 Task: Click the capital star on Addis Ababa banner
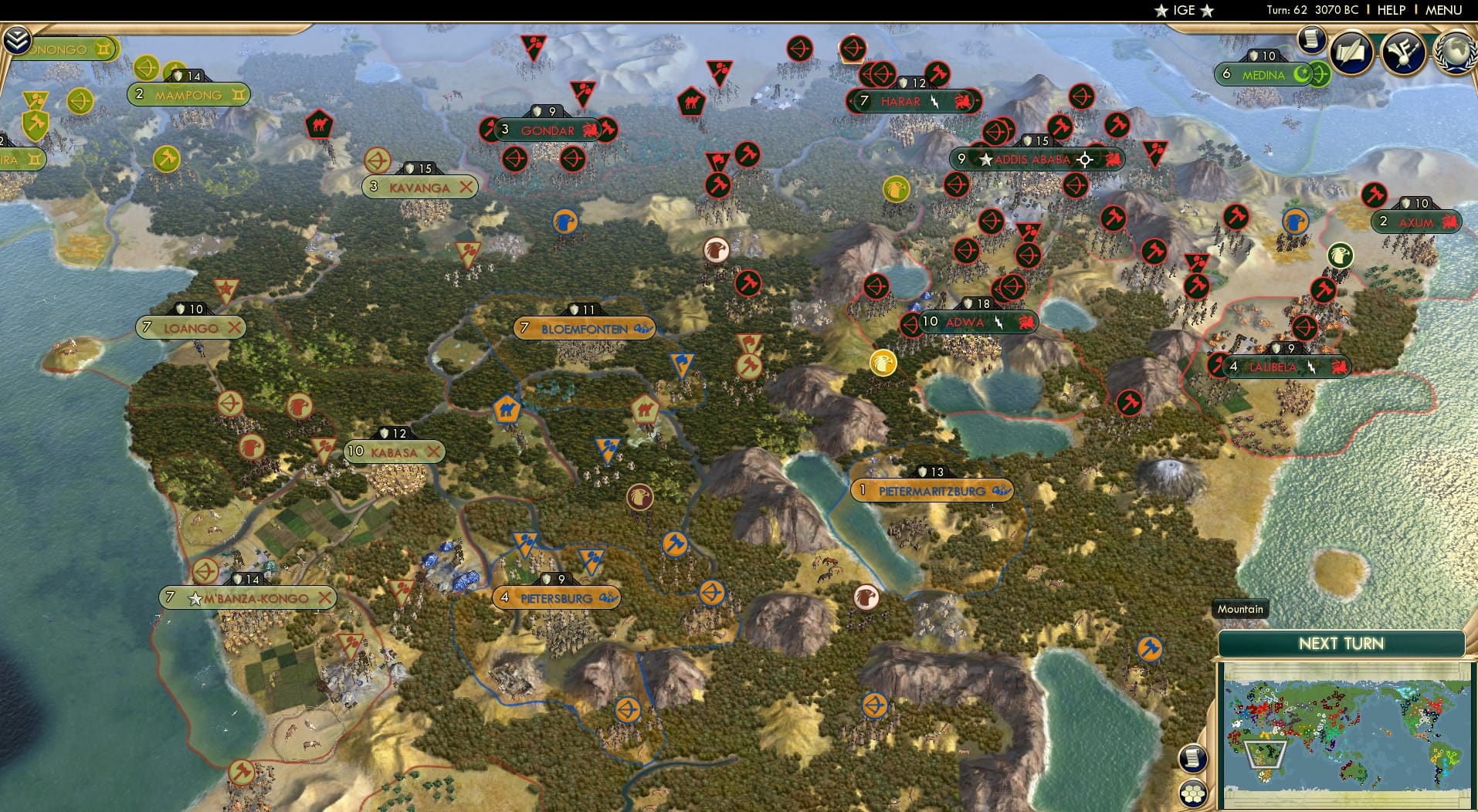pyautogui.click(x=986, y=160)
